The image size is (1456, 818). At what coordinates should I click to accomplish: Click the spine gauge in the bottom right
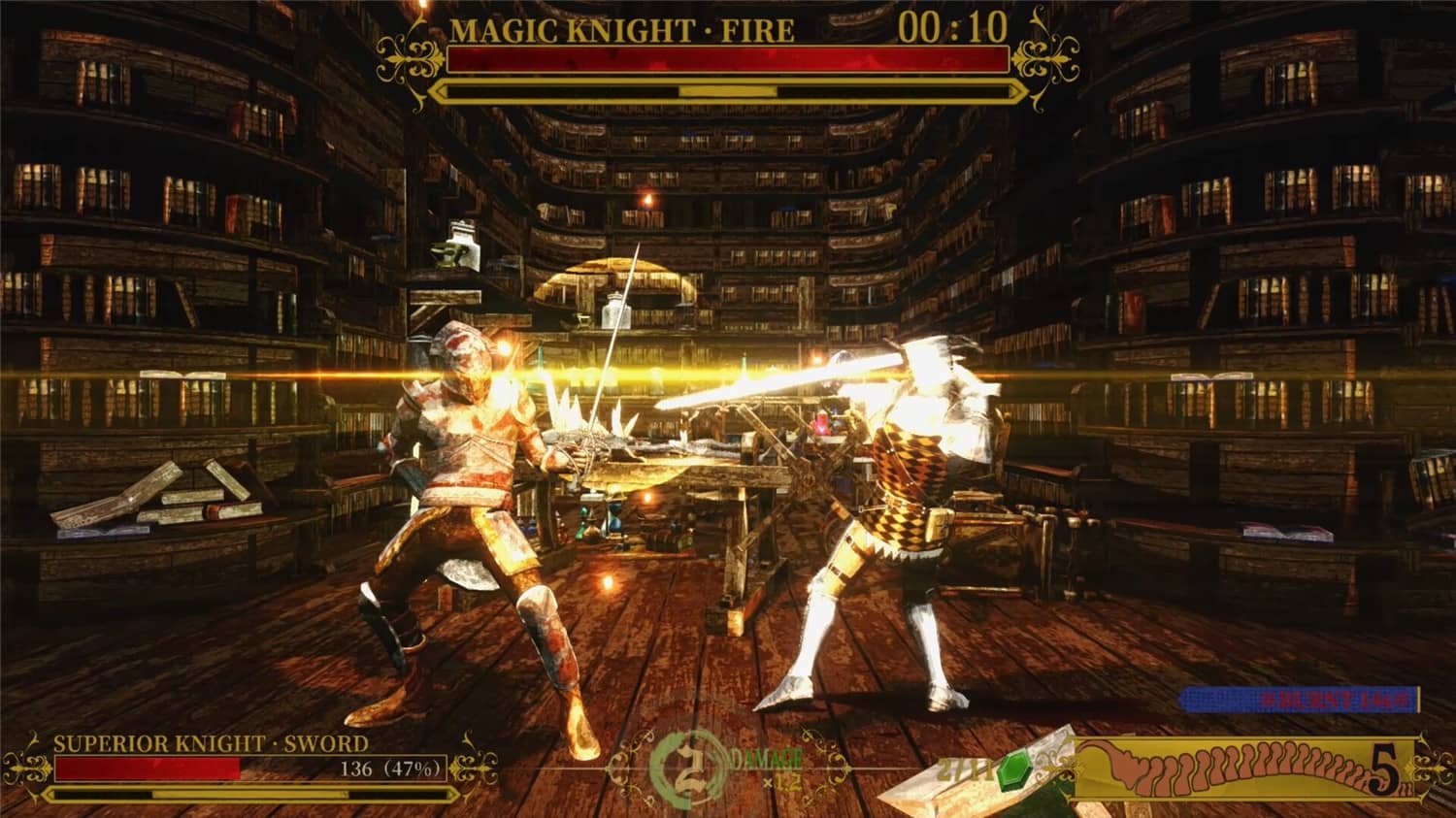pos(1243,768)
